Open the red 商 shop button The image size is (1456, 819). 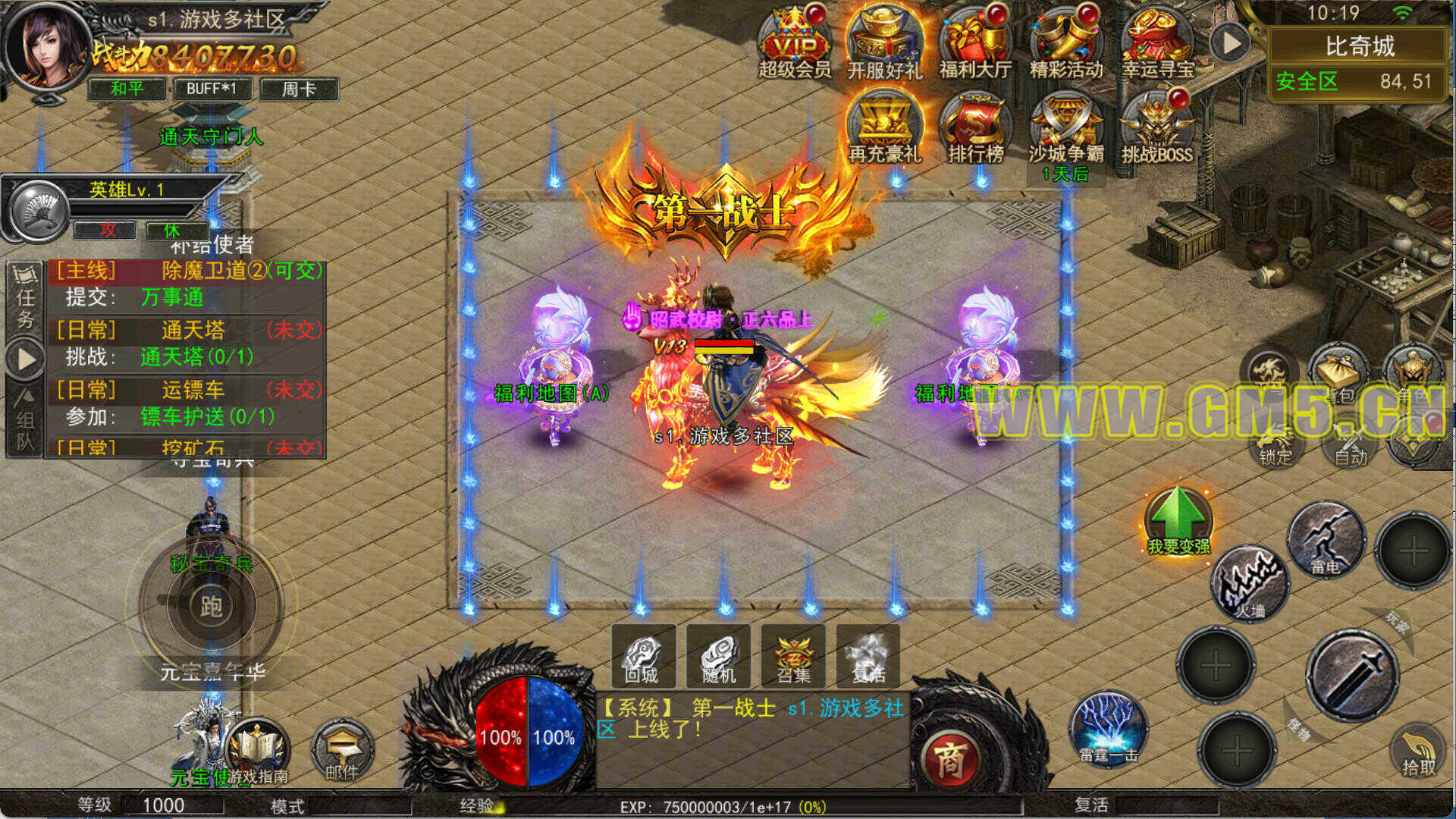(x=949, y=759)
